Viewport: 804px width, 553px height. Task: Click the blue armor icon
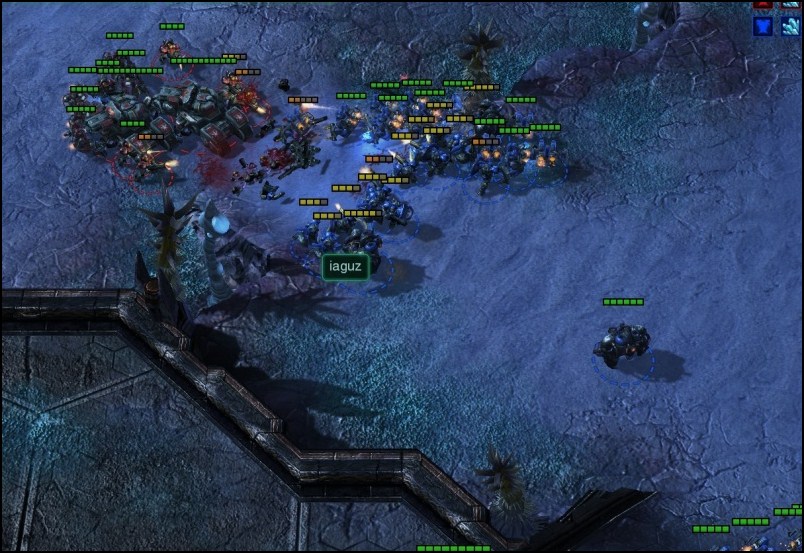coord(764,26)
